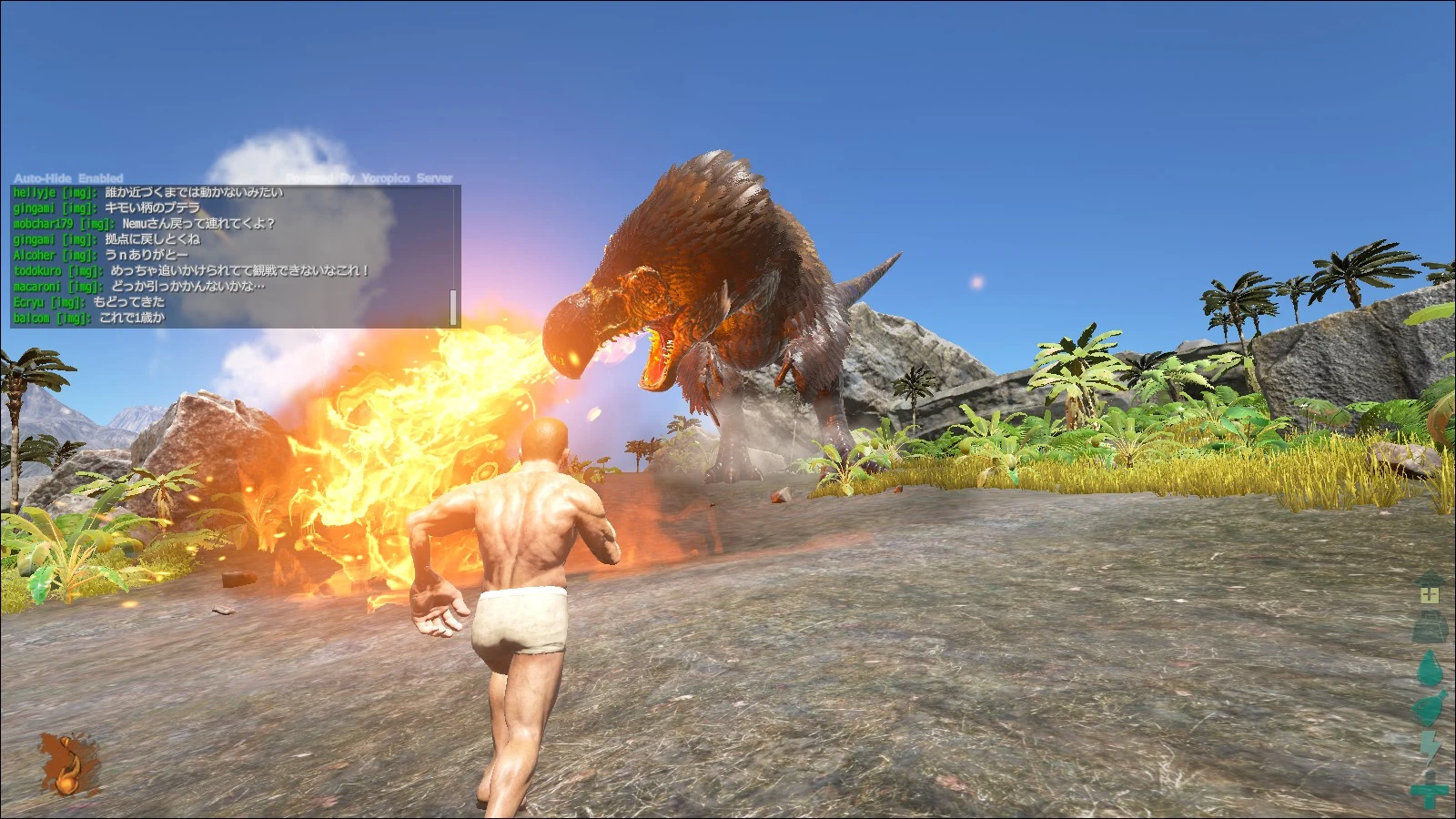Click gingami's name to expand player options
The image size is (1456, 819).
pyautogui.click(x=34, y=209)
